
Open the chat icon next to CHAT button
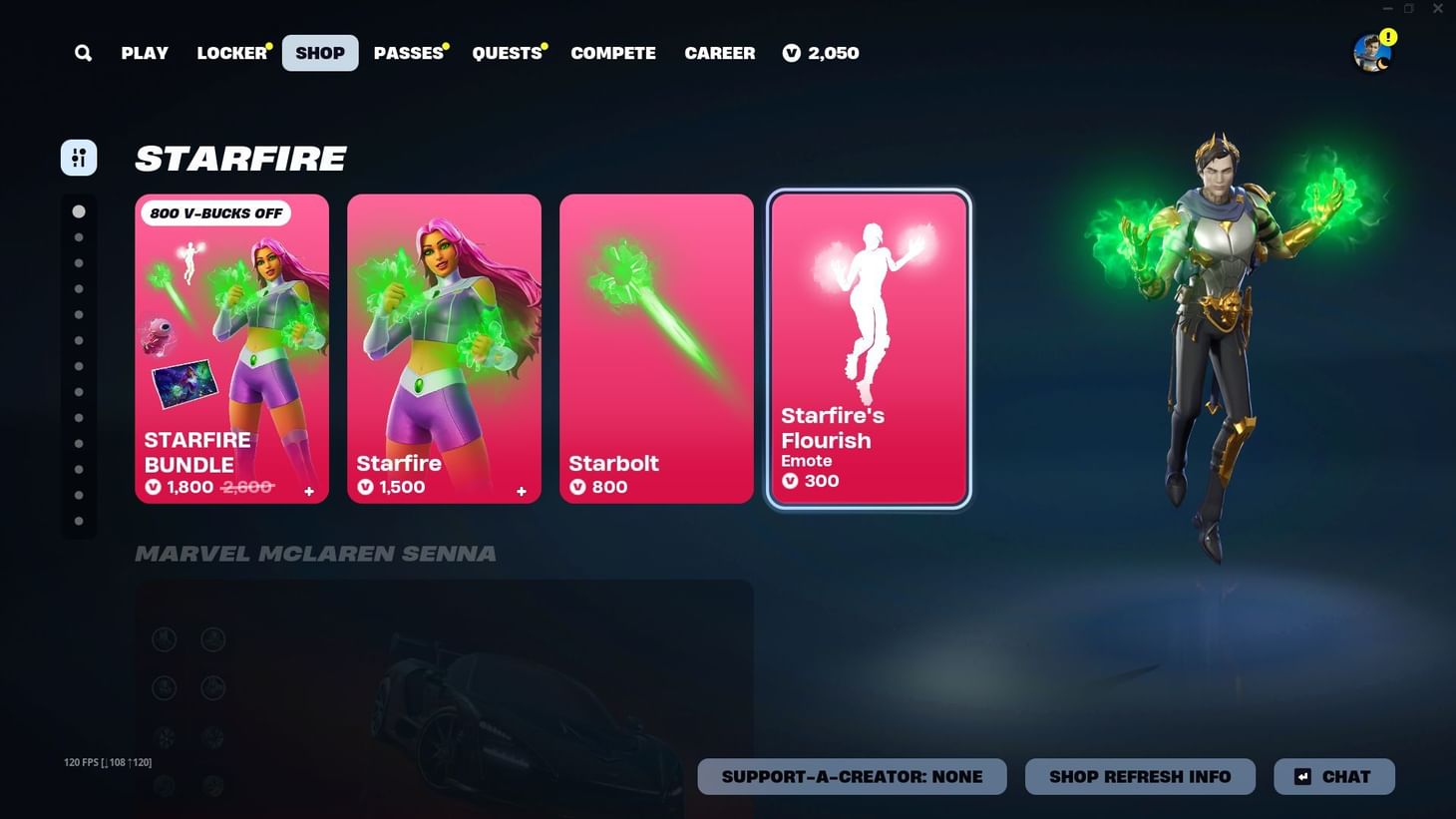(x=1303, y=776)
